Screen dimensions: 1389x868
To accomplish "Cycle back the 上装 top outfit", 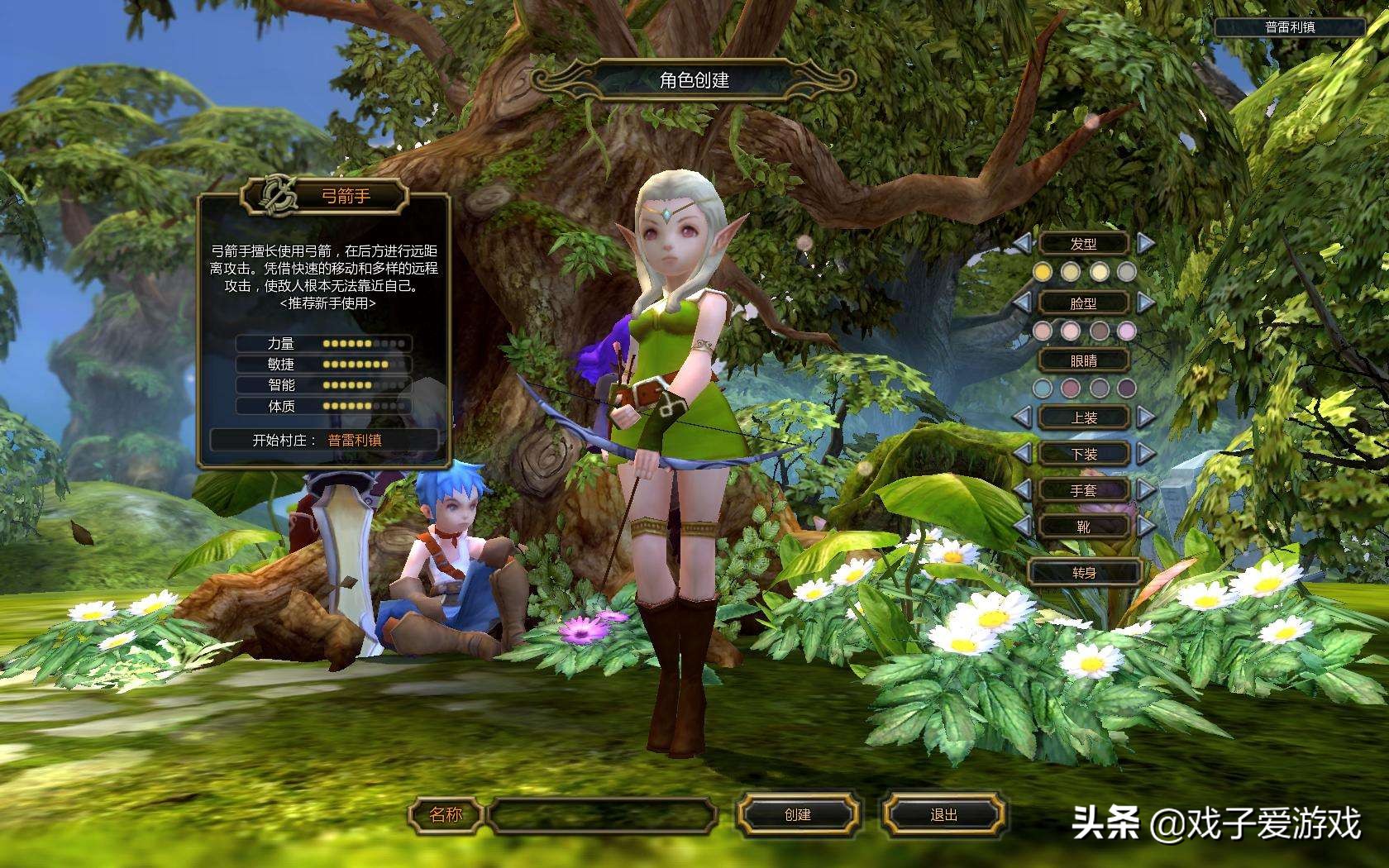I will click(1023, 417).
